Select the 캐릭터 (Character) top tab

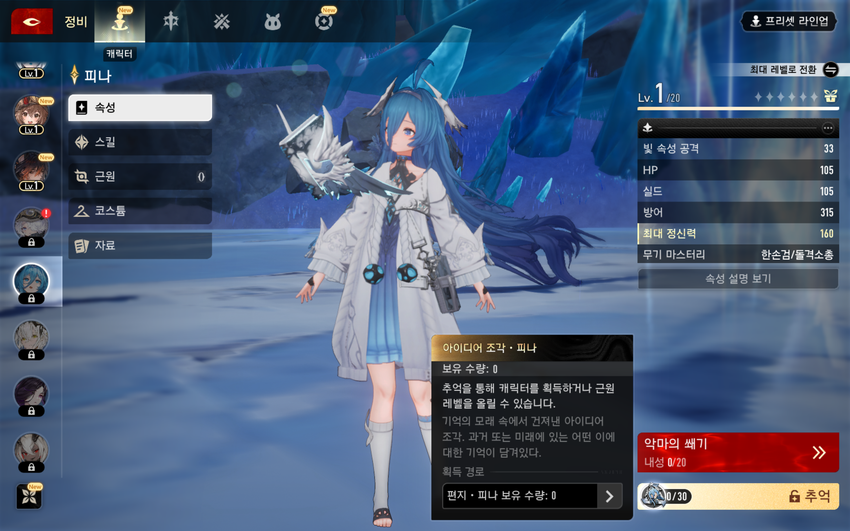pyautogui.click(x=120, y=22)
